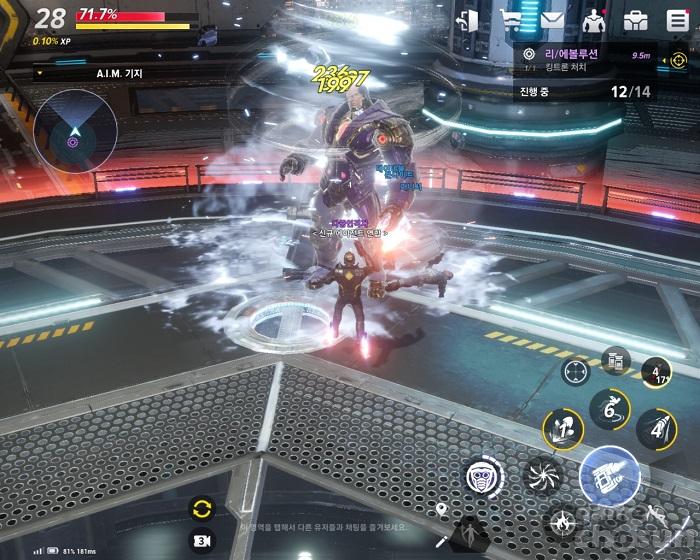Expand the A.I.M. location dropdown
Viewport: 700px width, 560px height.
(41, 72)
